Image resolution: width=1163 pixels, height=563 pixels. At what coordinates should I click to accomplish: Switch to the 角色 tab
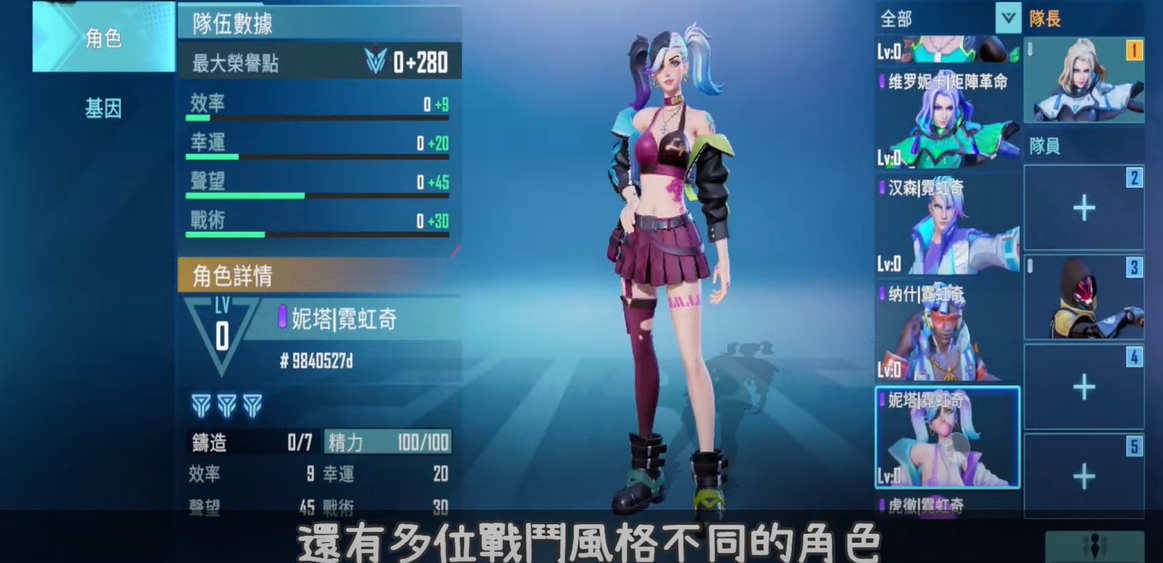coord(103,38)
